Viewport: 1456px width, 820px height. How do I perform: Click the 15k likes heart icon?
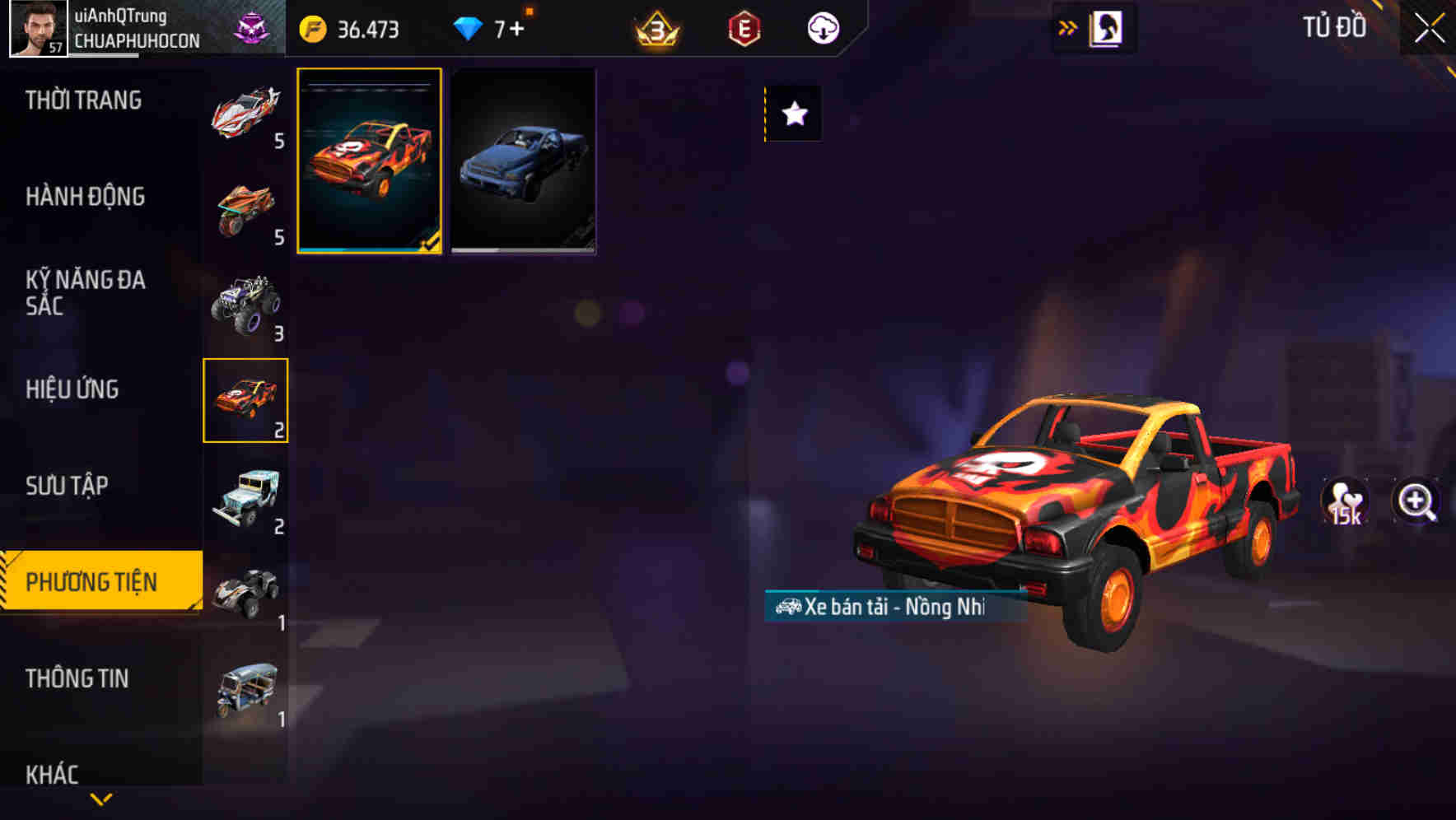point(1345,501)
